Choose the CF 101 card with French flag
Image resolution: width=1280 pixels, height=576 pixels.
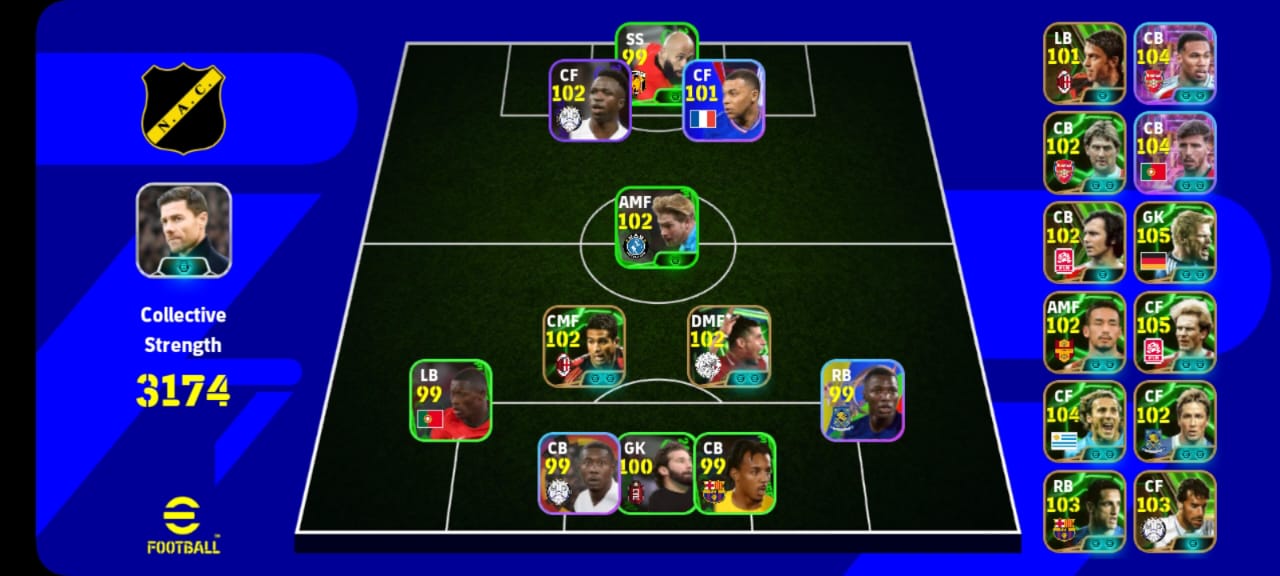click(724, 100)
